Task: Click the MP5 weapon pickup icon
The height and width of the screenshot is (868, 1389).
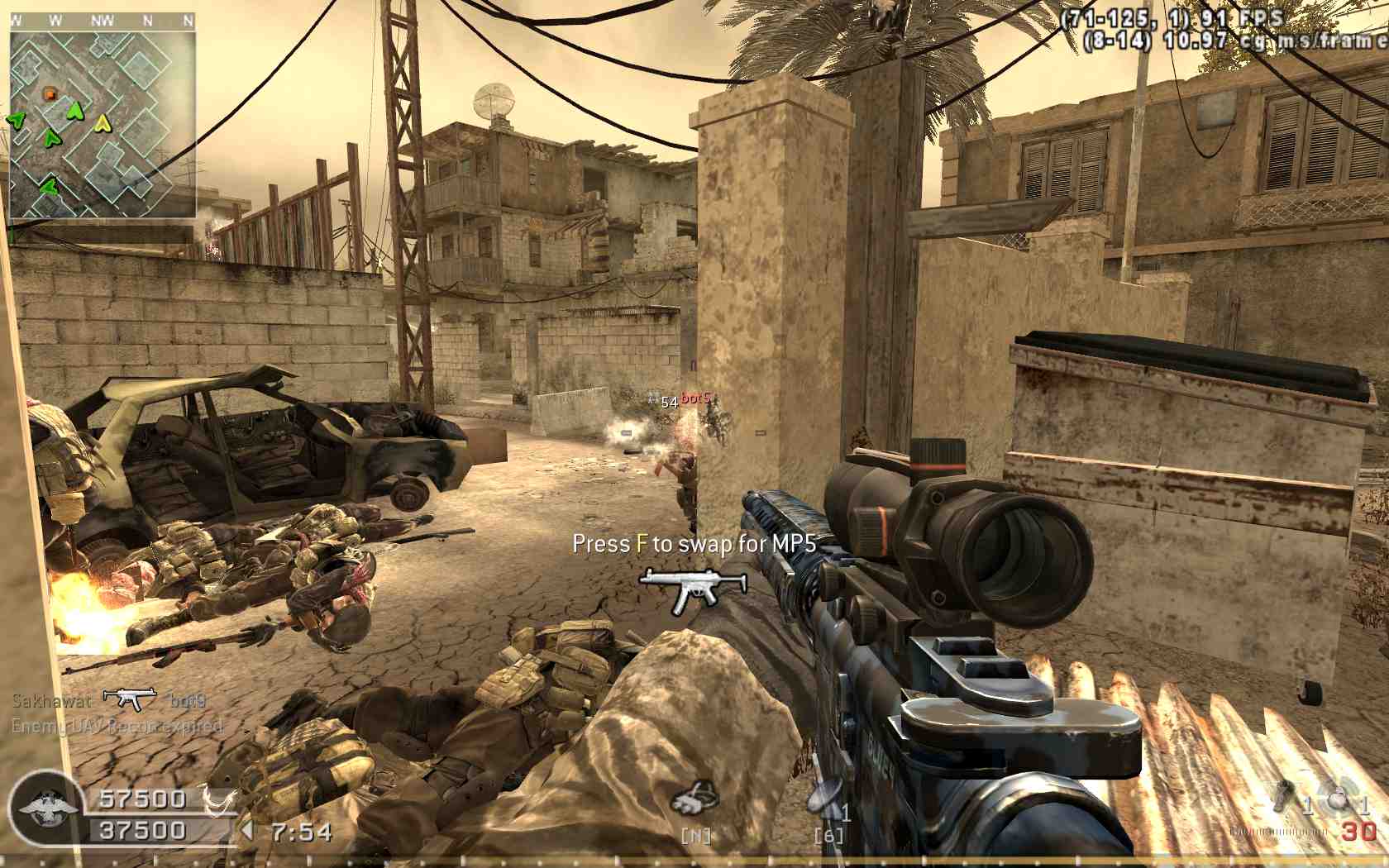Action: click(693, 588)
